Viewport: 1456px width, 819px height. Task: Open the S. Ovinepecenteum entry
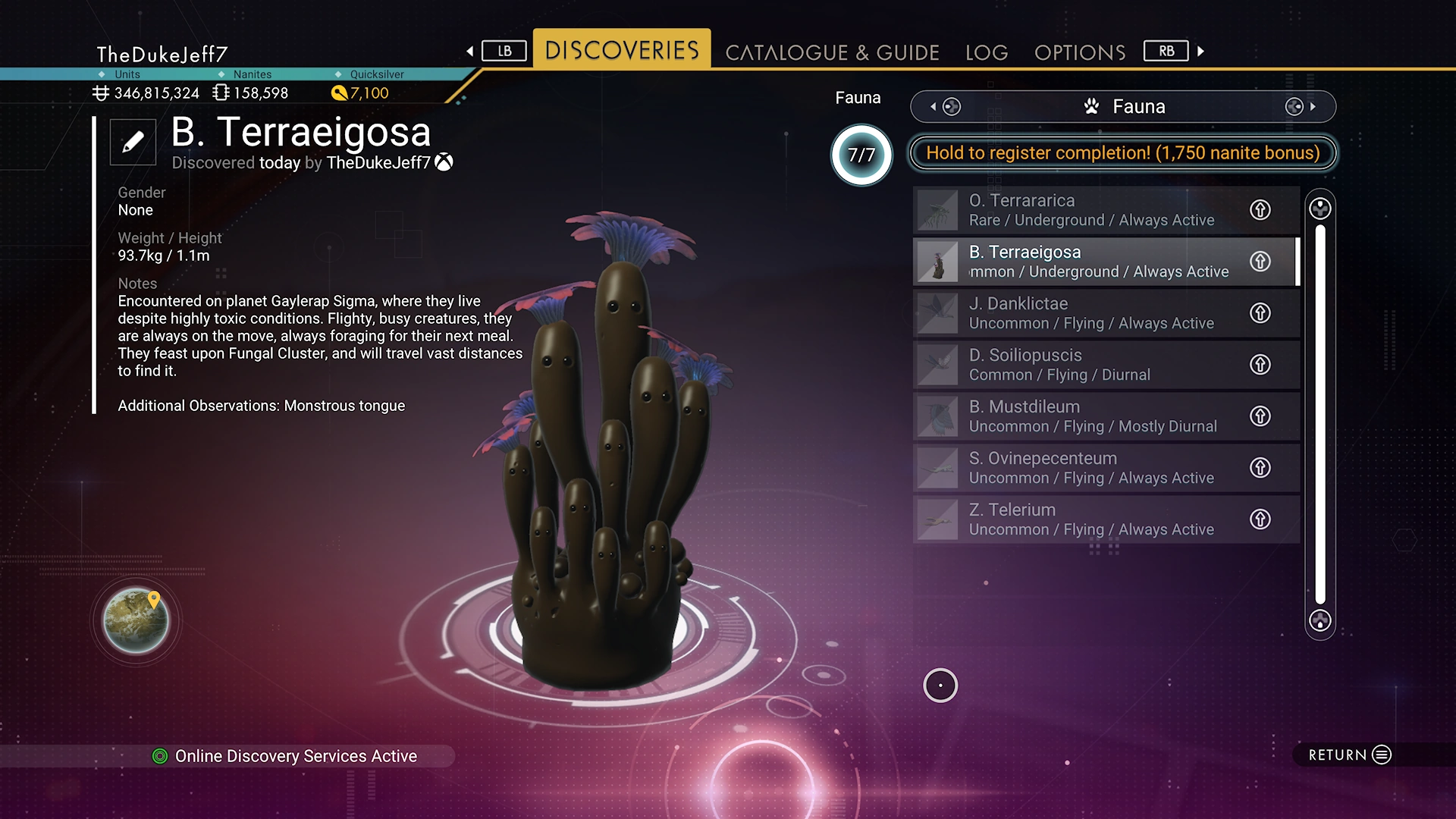[x=1092, y=468]
